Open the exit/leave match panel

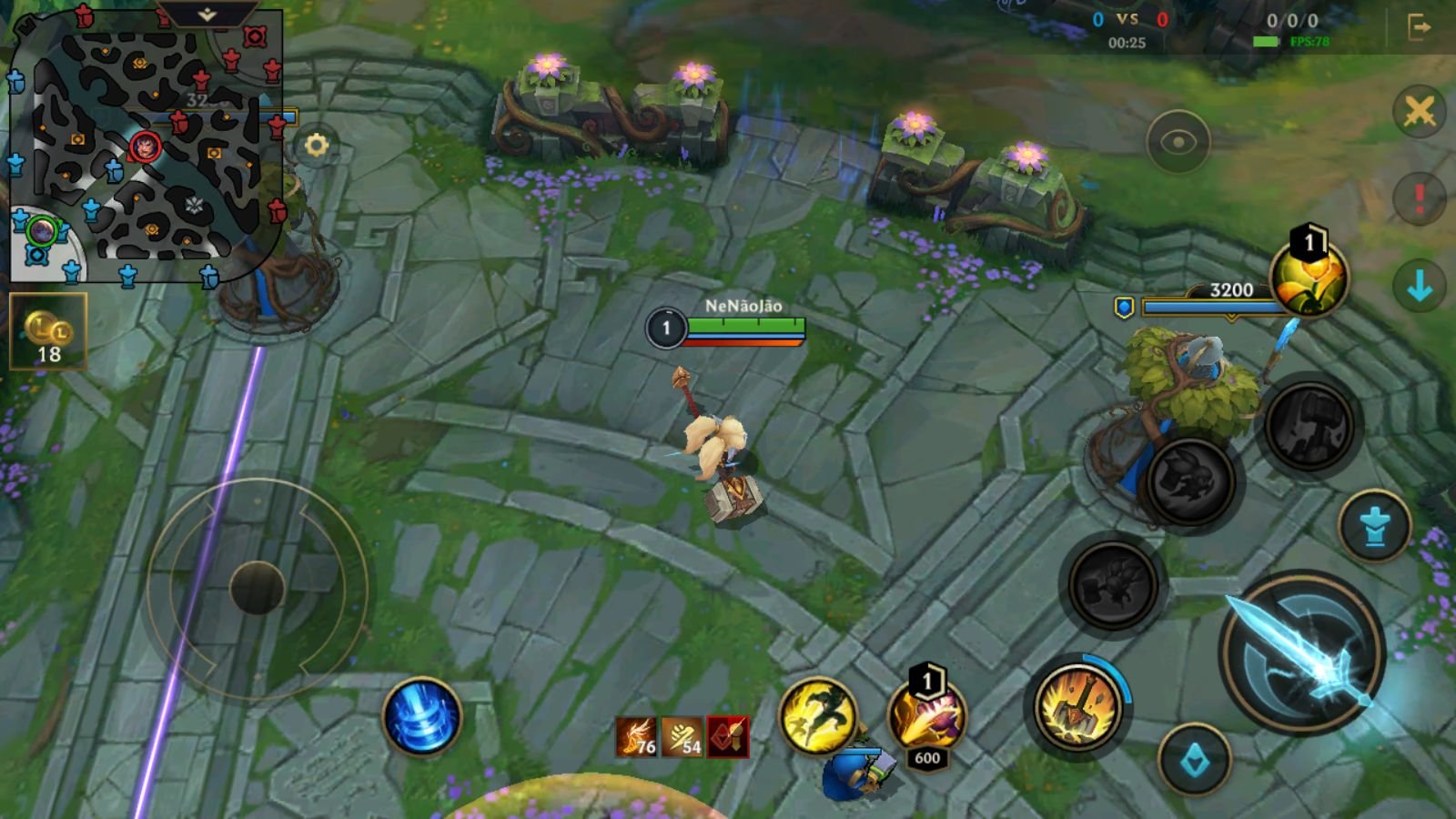(x=1420, y=27)
